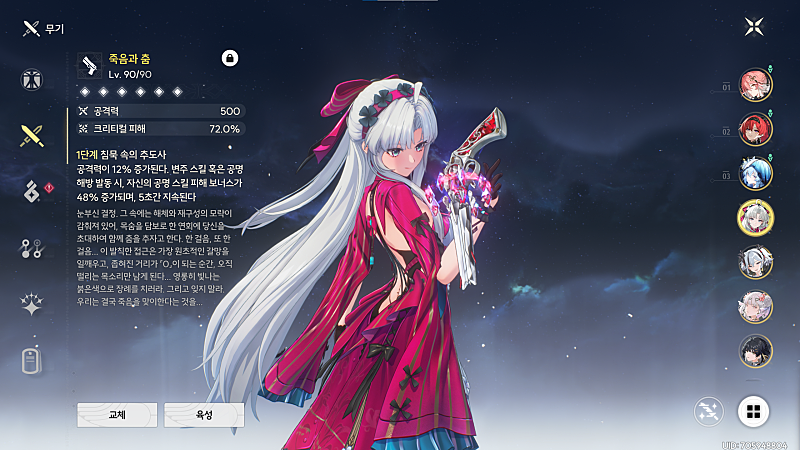Select the black-haired character portrait
The image size is (800, 450).
click(x=755, y=350)
